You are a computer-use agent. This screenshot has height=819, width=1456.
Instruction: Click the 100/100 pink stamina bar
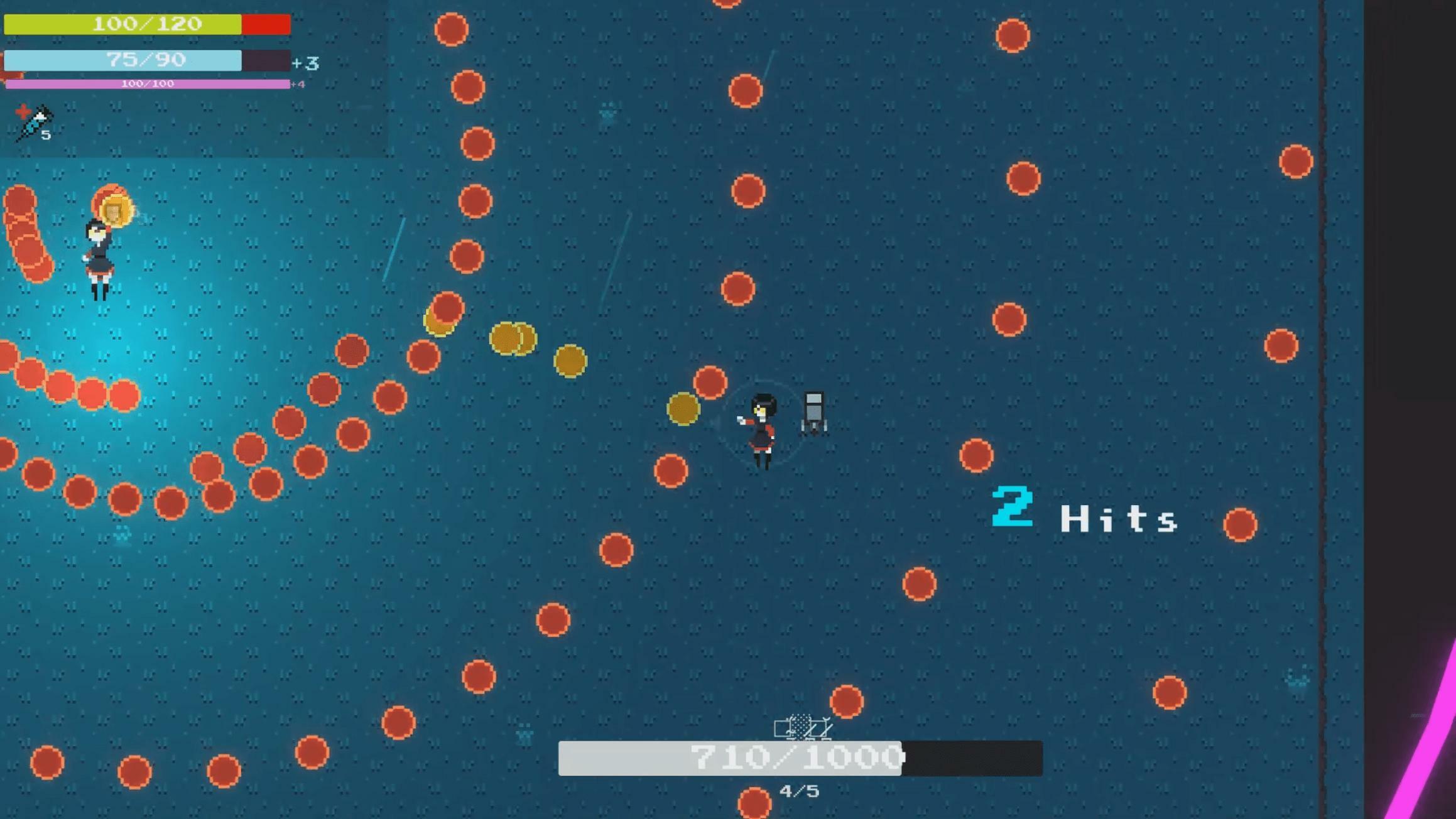pyautogui.click(x=148, y=83)
